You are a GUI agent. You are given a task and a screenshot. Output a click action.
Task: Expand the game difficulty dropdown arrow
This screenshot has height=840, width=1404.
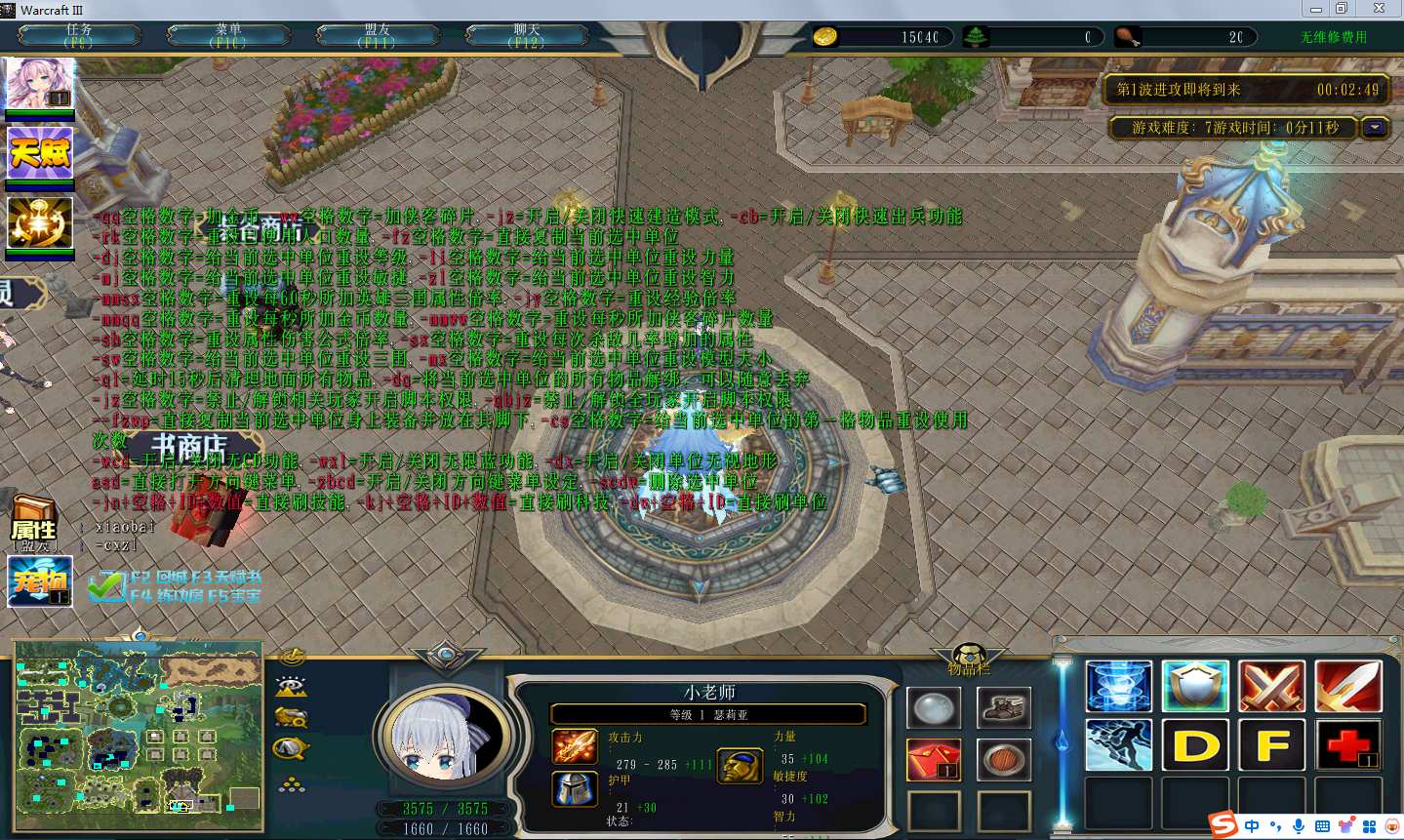[x=1376, y=128]
